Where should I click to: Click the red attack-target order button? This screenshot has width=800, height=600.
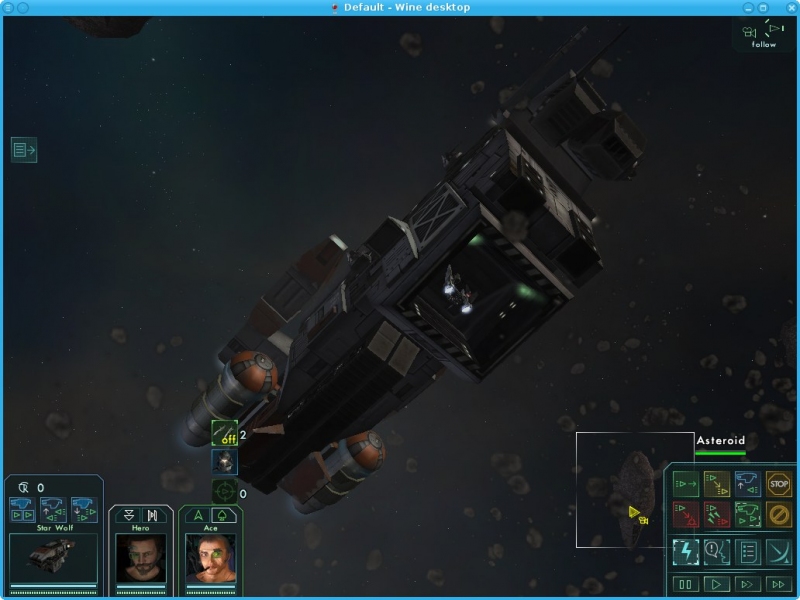(686, 515)
